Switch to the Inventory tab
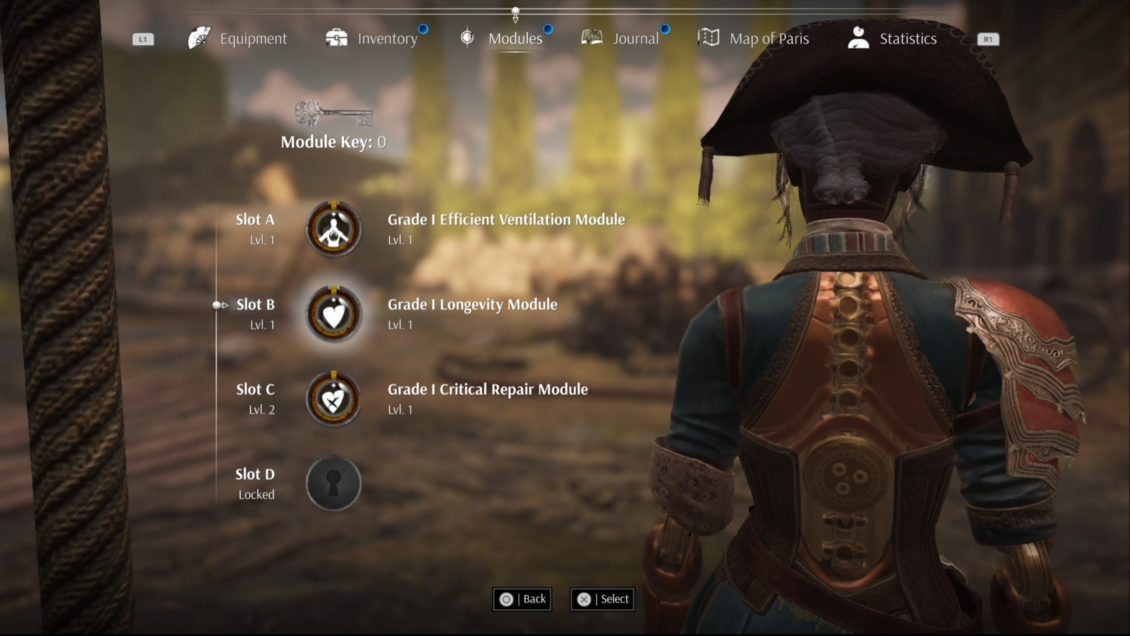 (372, 39)
